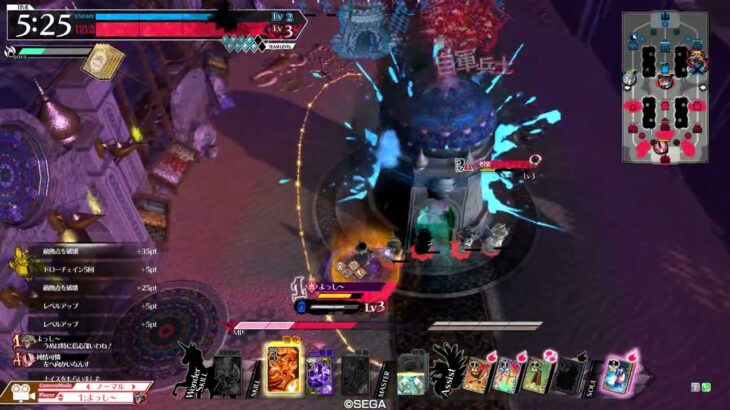Select the glowing orange skill card
The width and height of the screenshot is (730, 410).
coord(280,368)
